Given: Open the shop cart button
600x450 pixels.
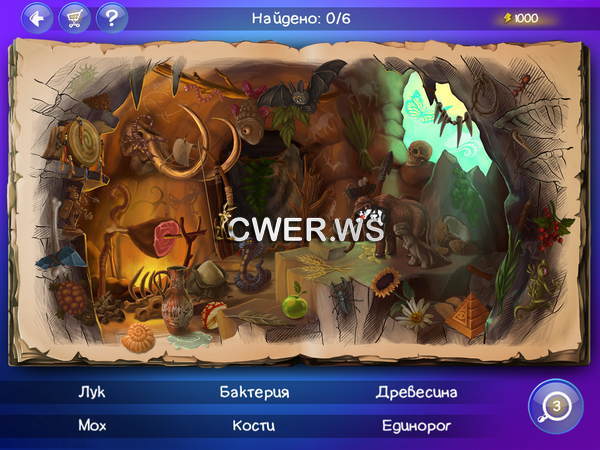Looking at the screenshot, I should (x=75, y=17).
